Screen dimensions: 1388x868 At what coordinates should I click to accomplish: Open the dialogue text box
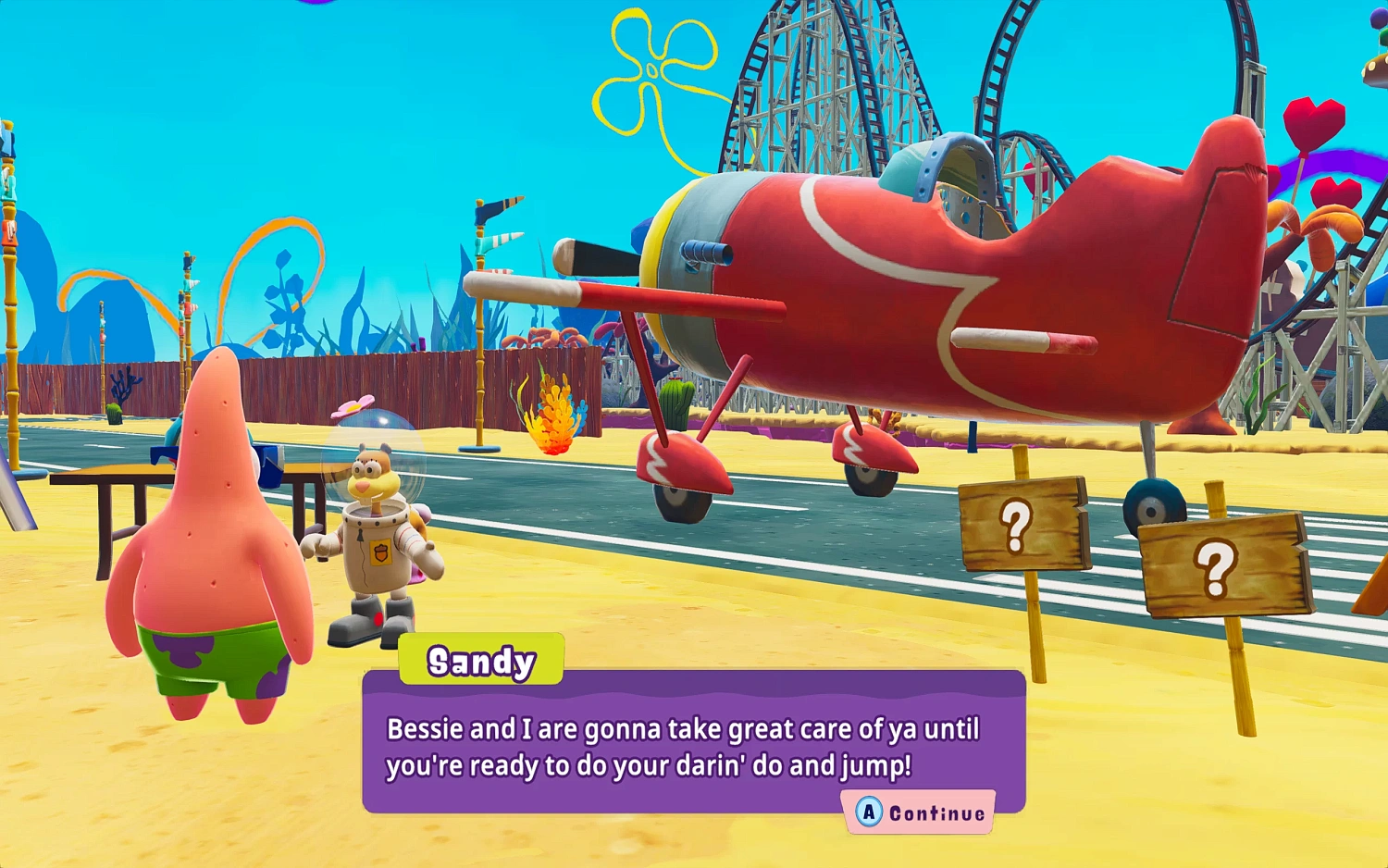(689, 745)
